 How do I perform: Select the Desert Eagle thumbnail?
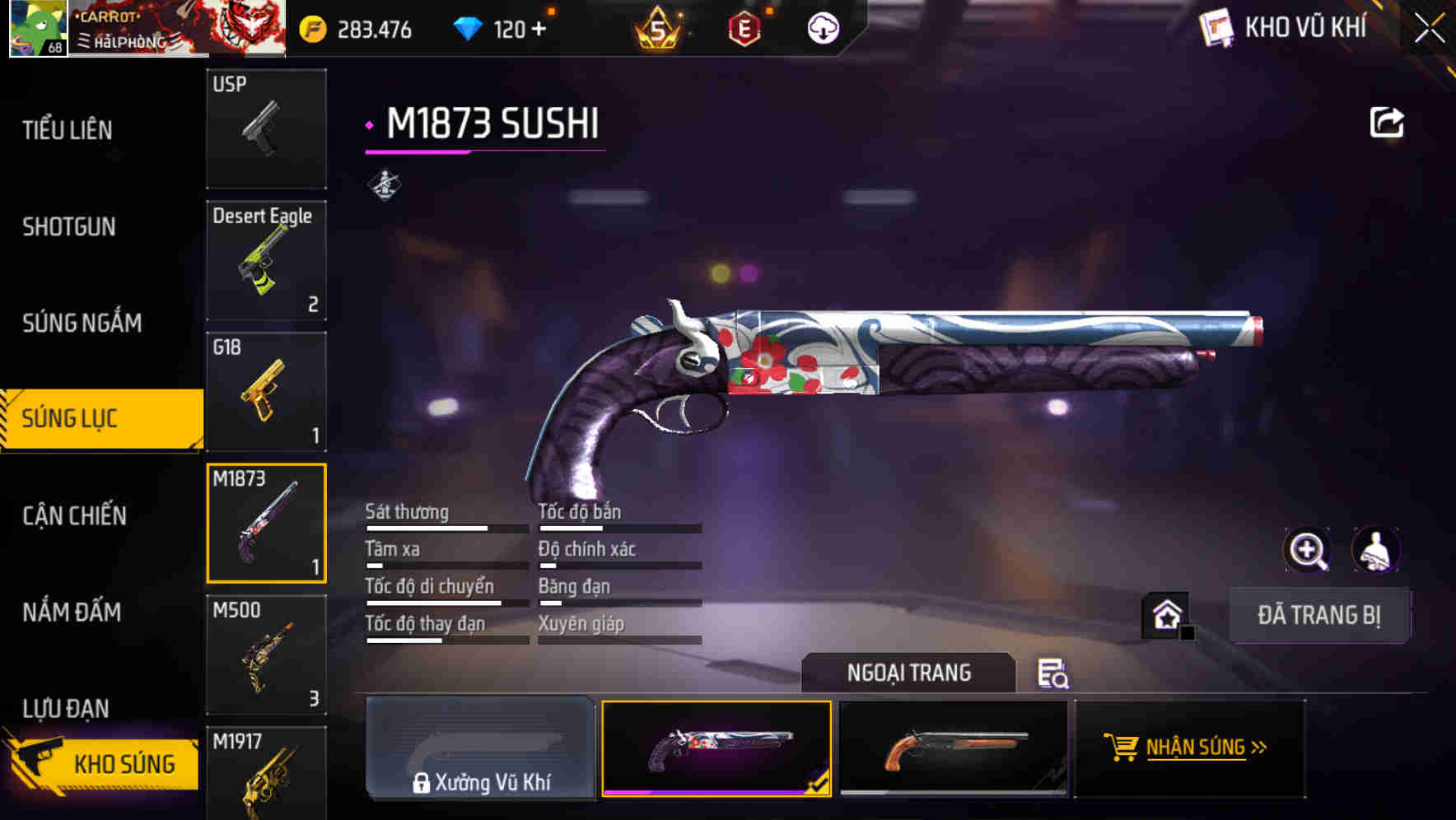(265, 259)
